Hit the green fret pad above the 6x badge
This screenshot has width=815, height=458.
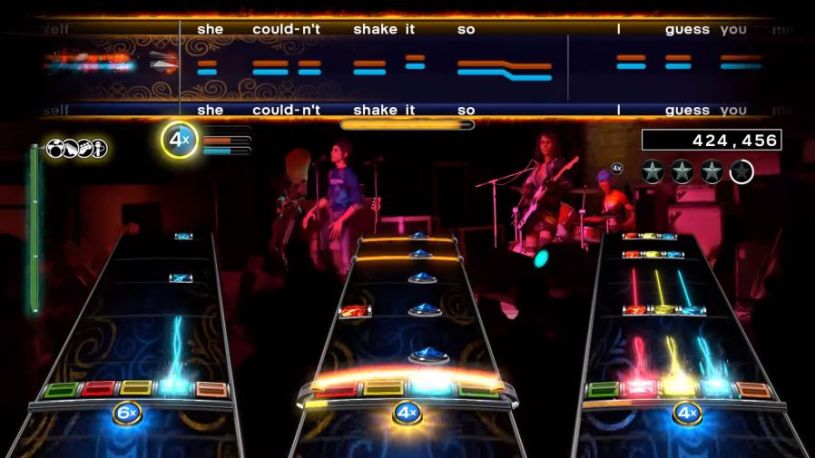pos(60,389)
